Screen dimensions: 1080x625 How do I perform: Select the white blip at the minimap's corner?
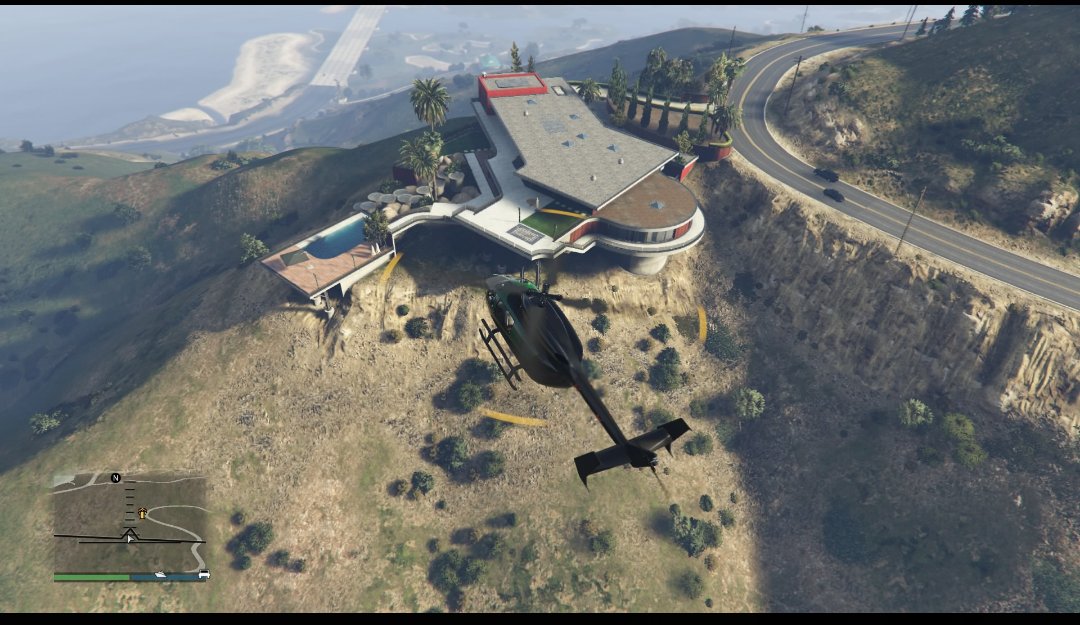(204, 574)
